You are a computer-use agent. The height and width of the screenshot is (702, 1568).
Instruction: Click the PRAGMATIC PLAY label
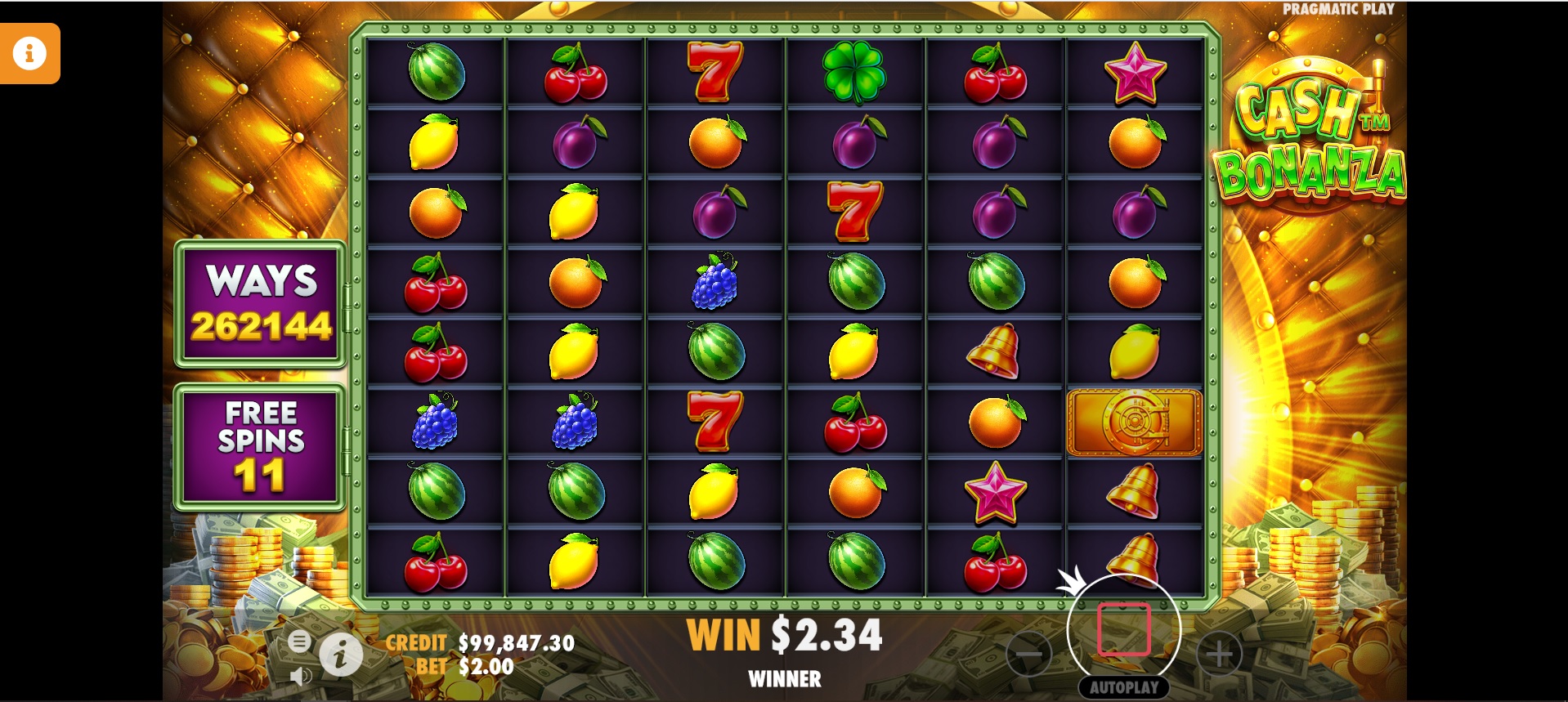[1341, 10]
